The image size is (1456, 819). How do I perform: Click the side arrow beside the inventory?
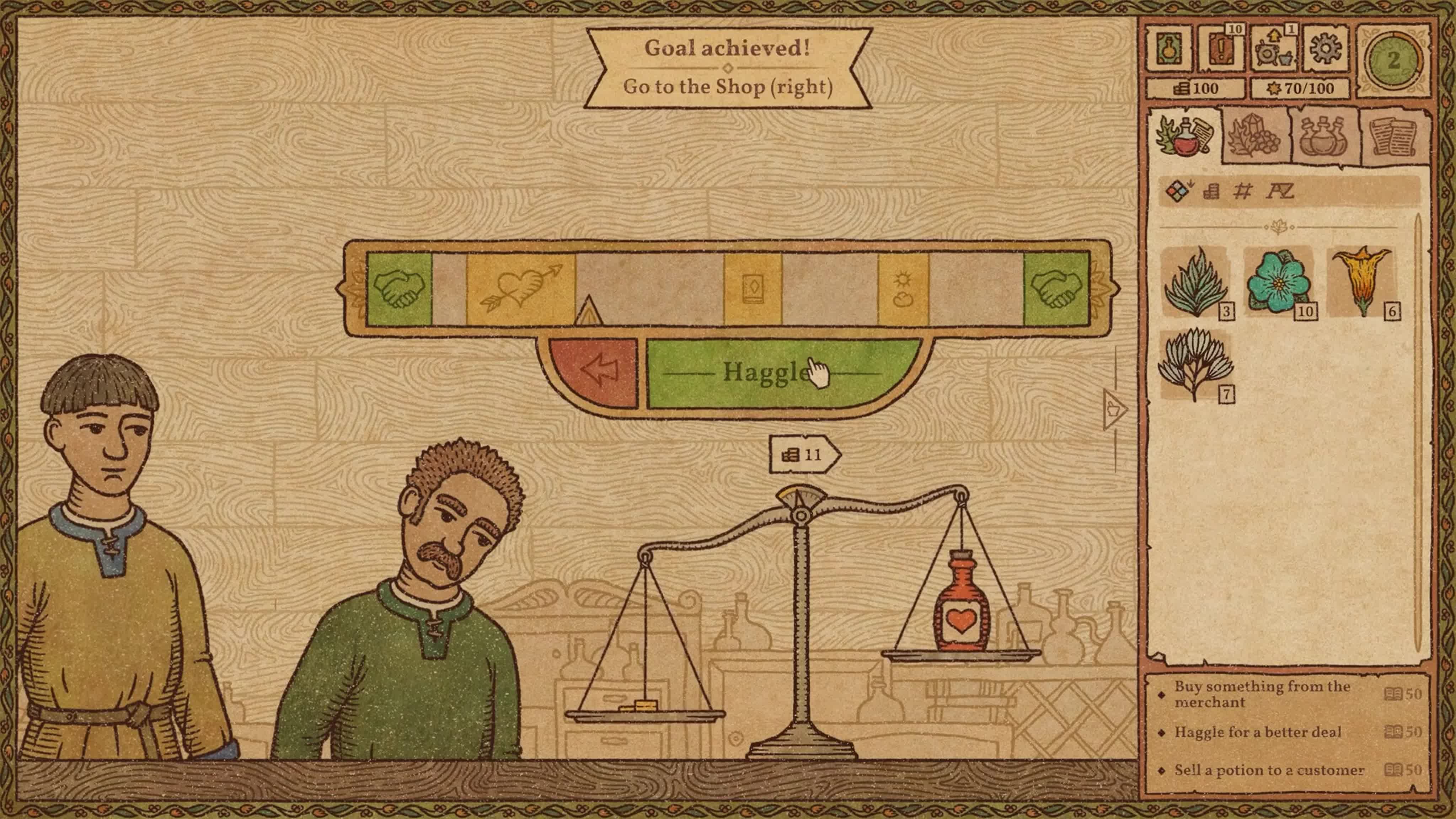[x=1113, y=409]
